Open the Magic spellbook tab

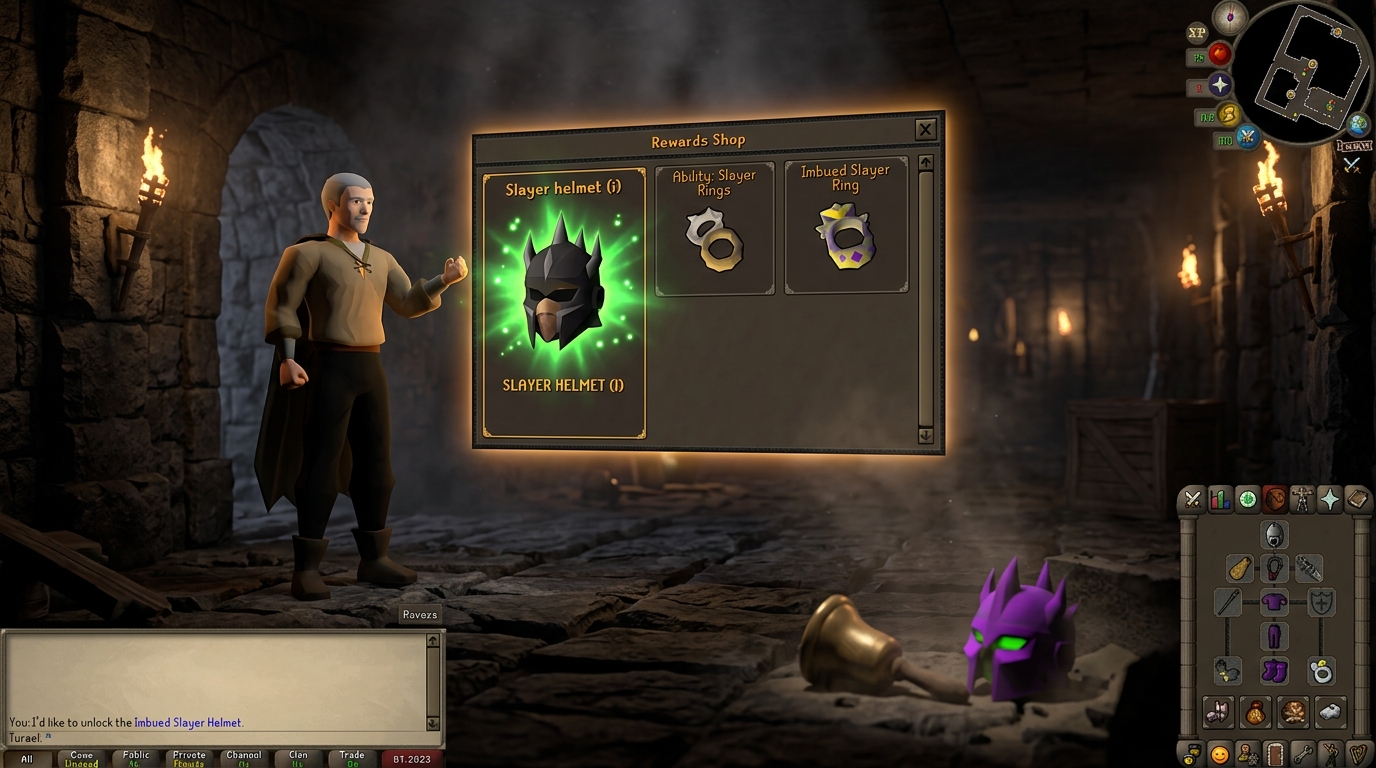click(x=1357, y=499)
